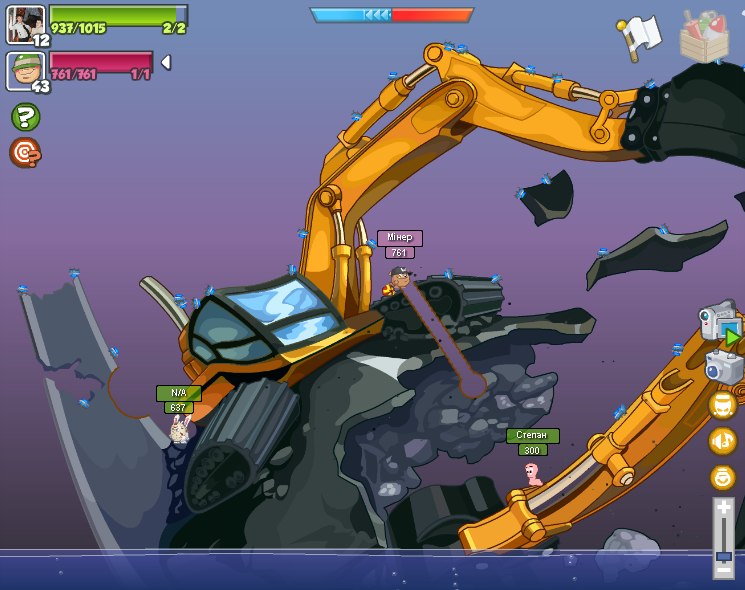Select the player avatar with level 12
The height and width of the screenshot is (590, 745).
24,23
